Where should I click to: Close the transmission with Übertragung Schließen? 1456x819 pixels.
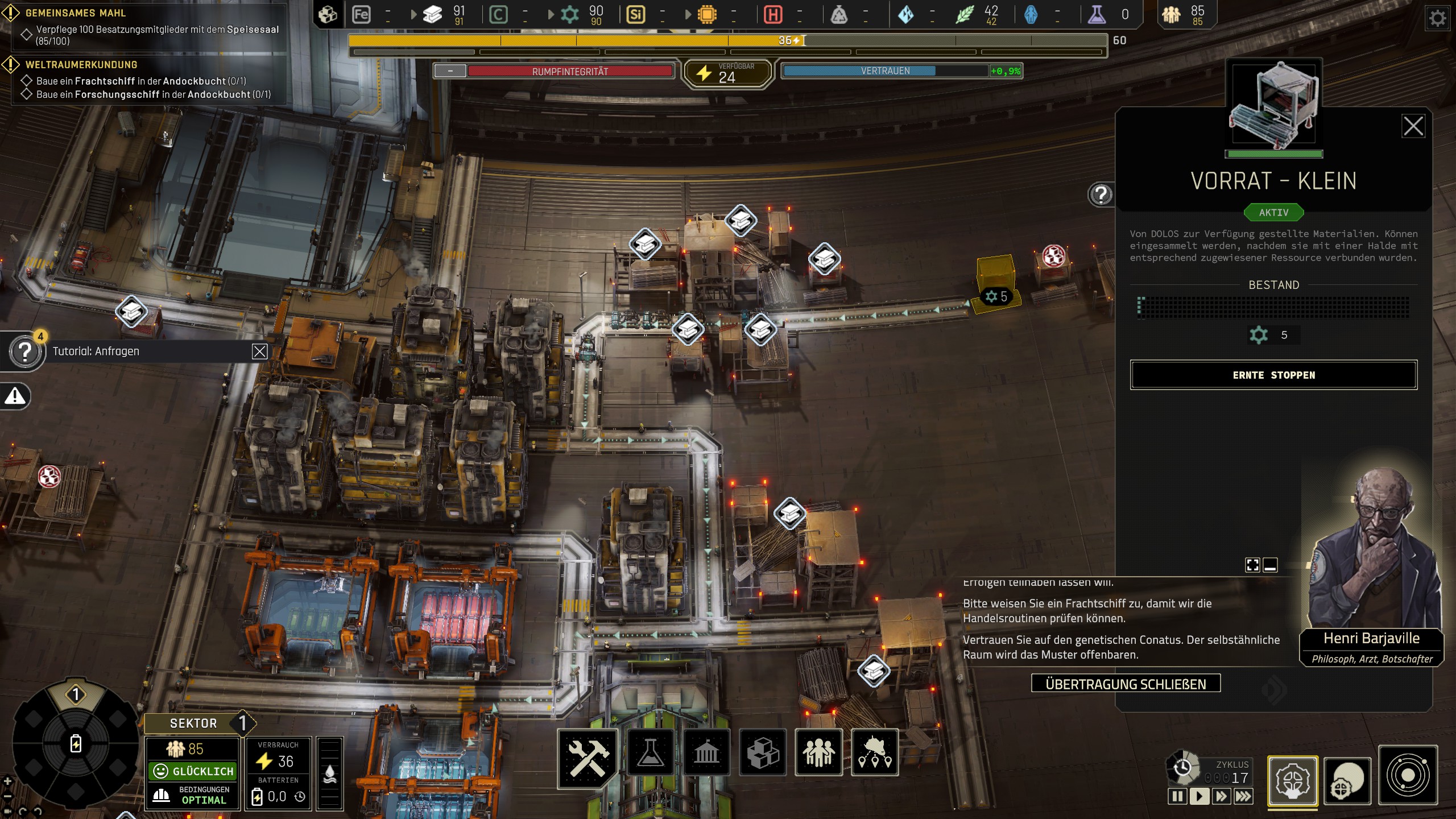click(1126, 684)
